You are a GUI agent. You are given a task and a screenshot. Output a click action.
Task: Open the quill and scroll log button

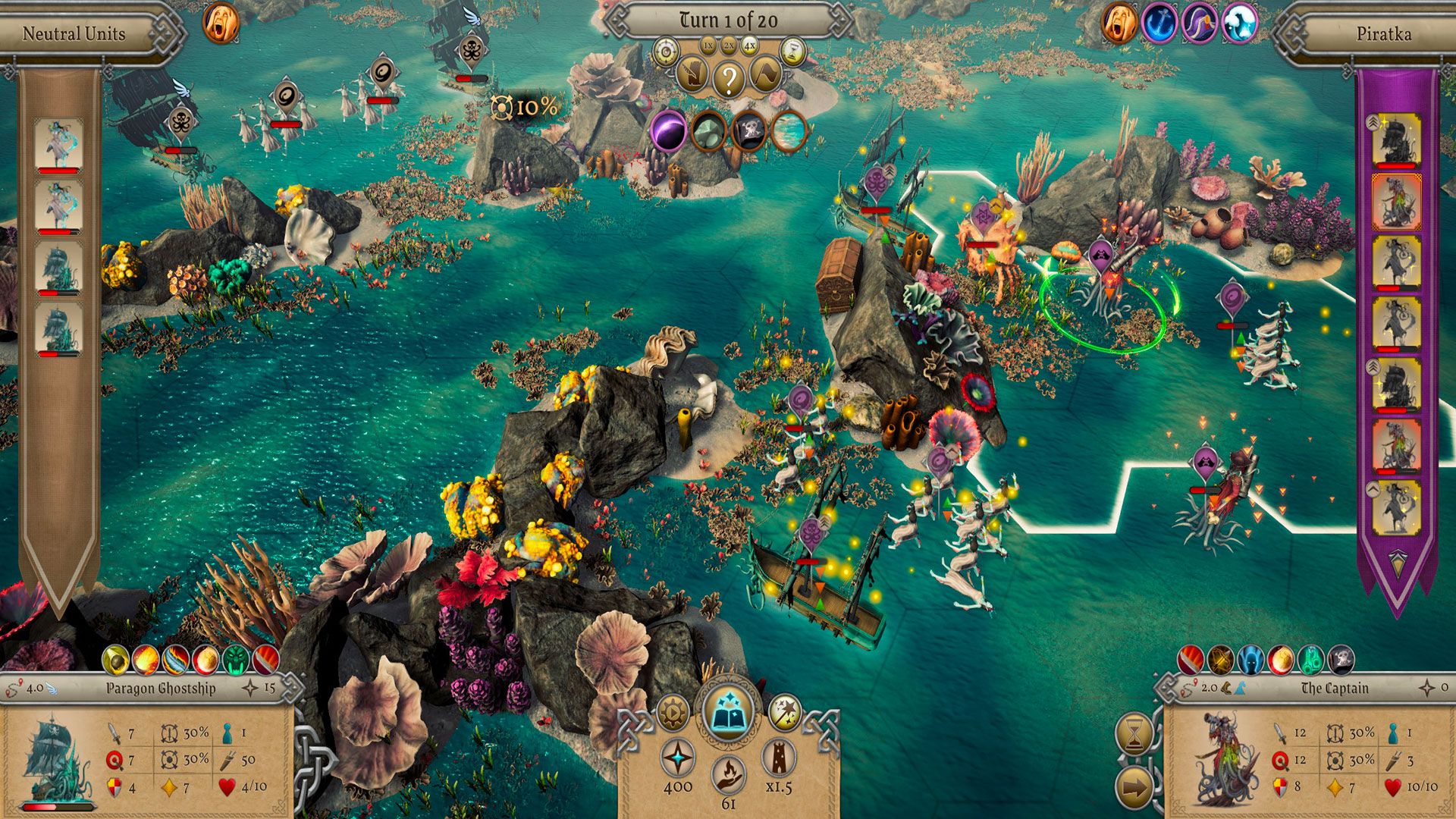pyautogui.click(x=692, y=76)
